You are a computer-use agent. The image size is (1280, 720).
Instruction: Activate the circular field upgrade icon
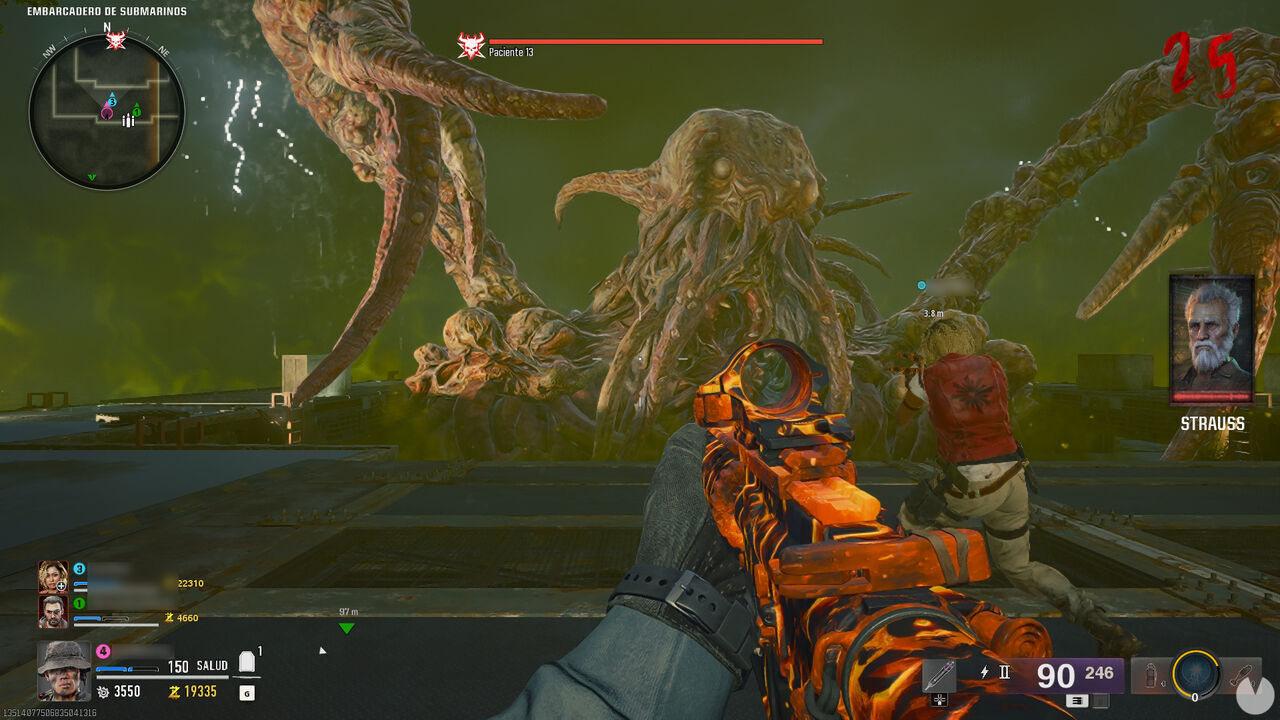(1196, 674)
